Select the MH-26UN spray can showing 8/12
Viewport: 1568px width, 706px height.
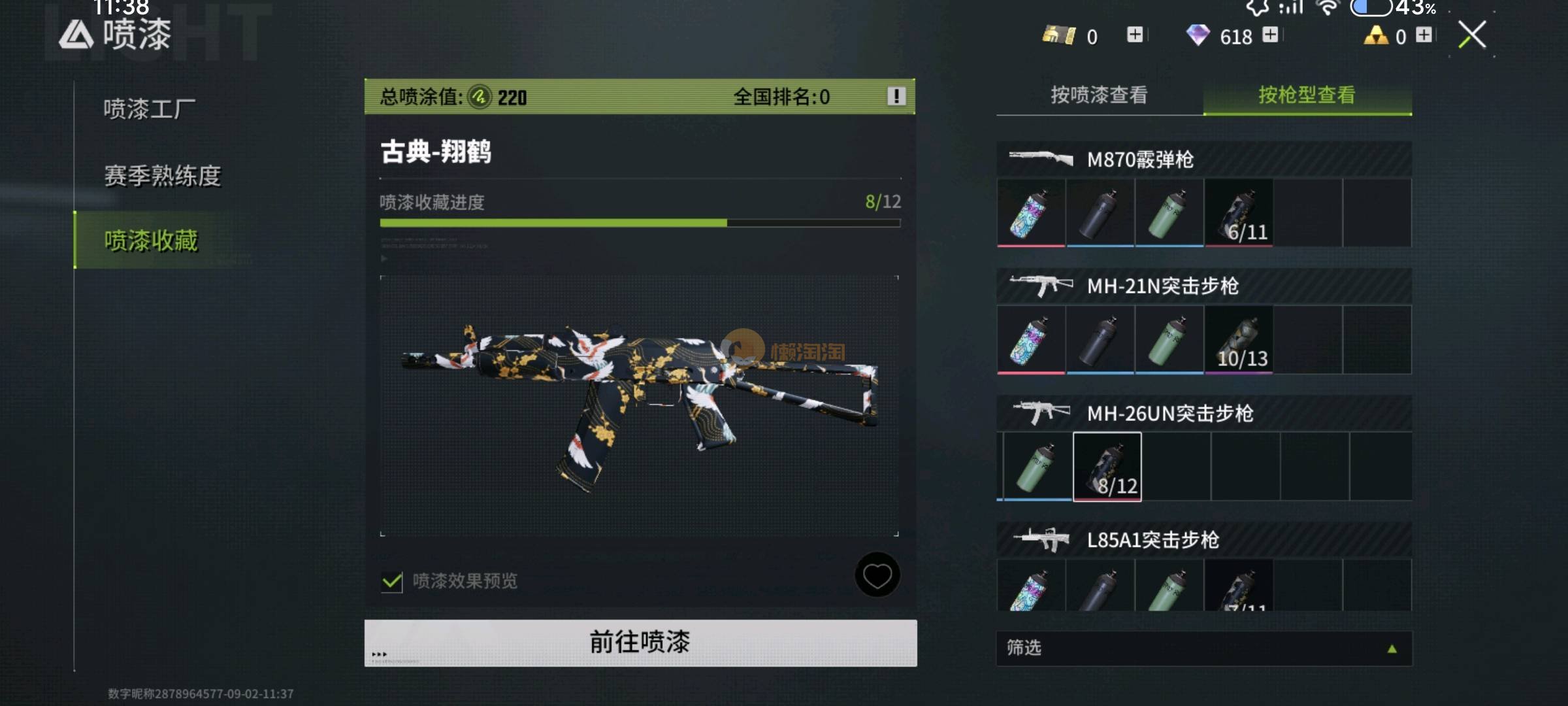tap(1107, 467)
